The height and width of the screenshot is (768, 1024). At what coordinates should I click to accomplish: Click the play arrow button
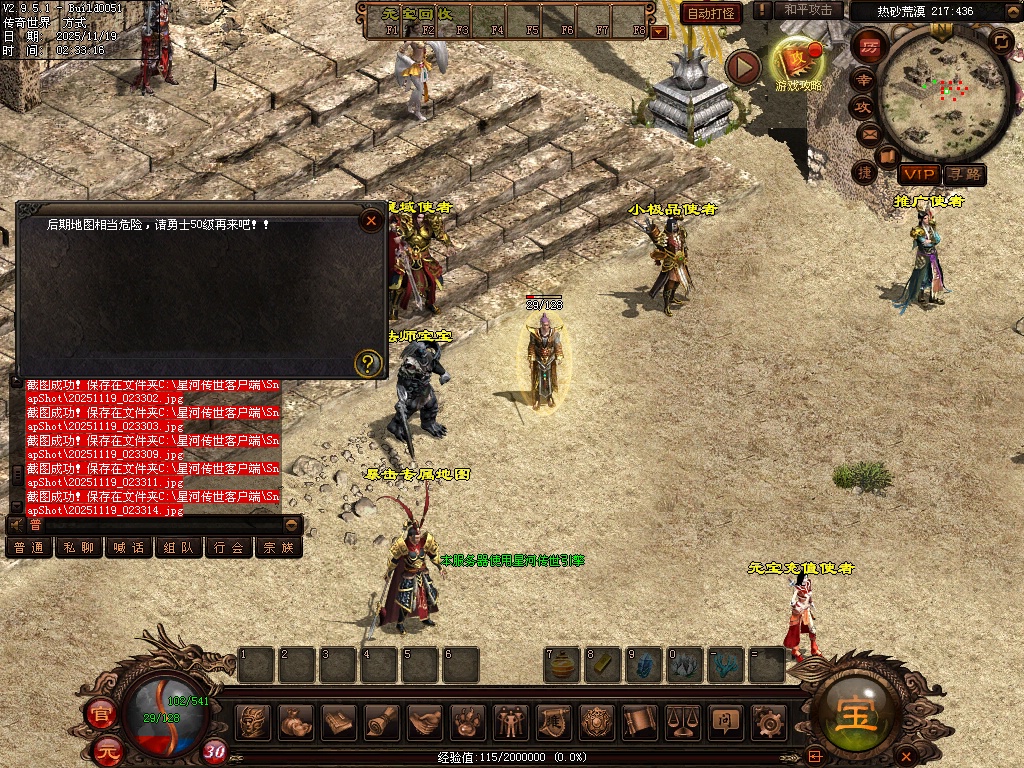[743, 67]
